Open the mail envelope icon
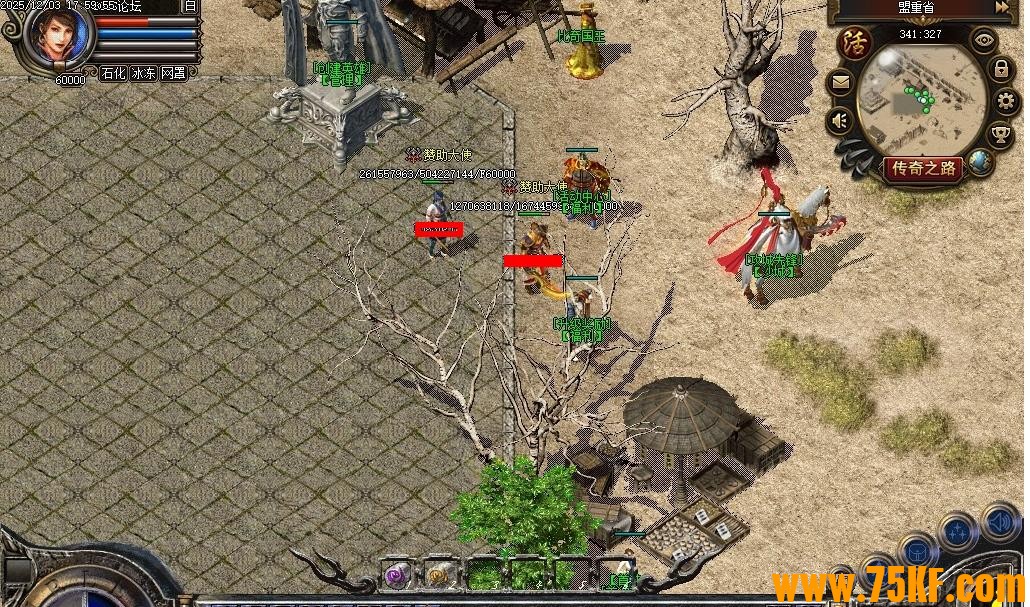1030x607 pixels. [842, 84]
